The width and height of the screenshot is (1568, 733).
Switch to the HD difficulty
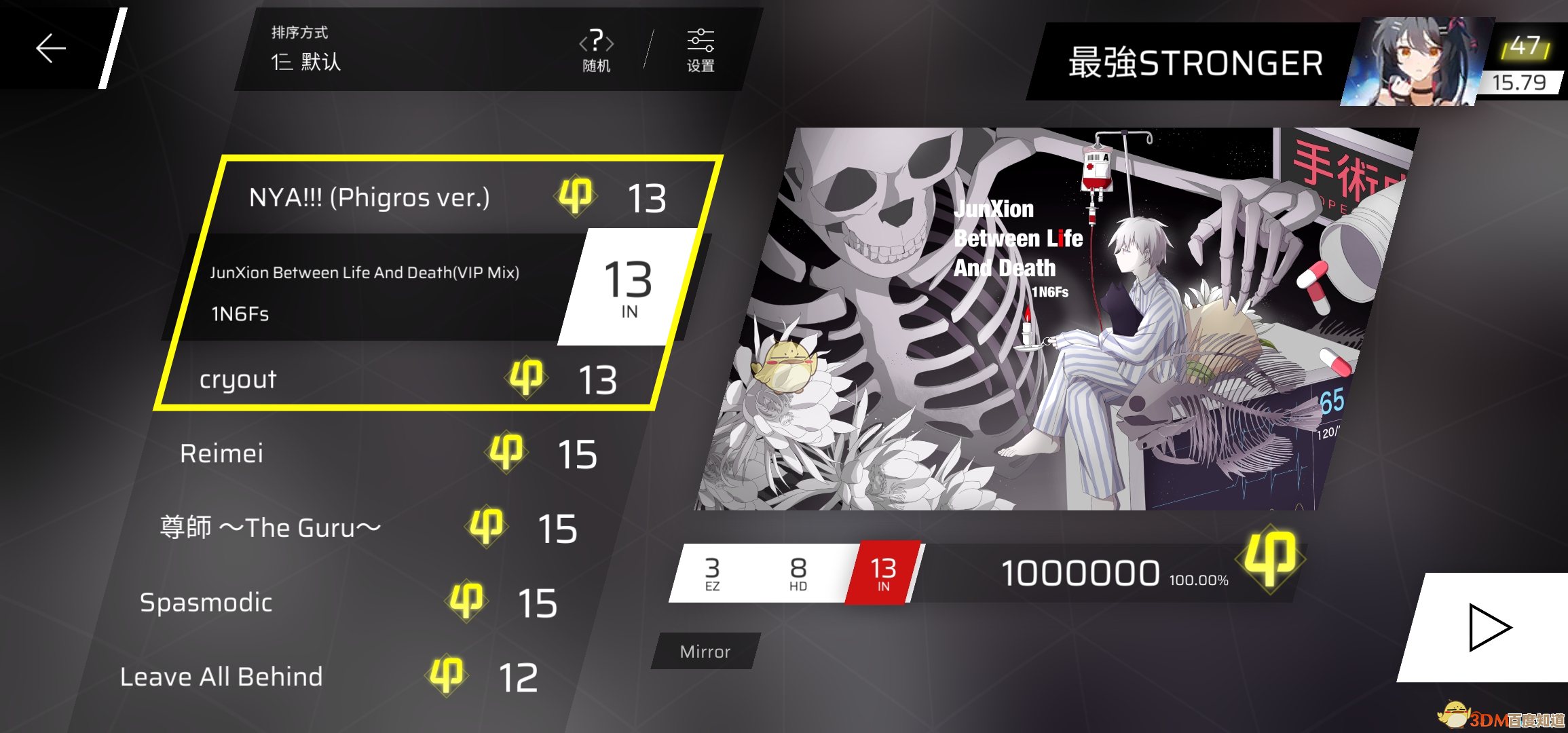[x=798, y=572]
